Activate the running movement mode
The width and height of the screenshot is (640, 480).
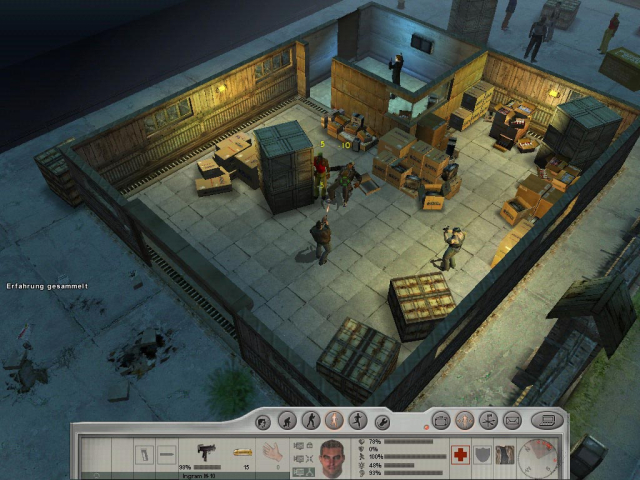point(357,421)
